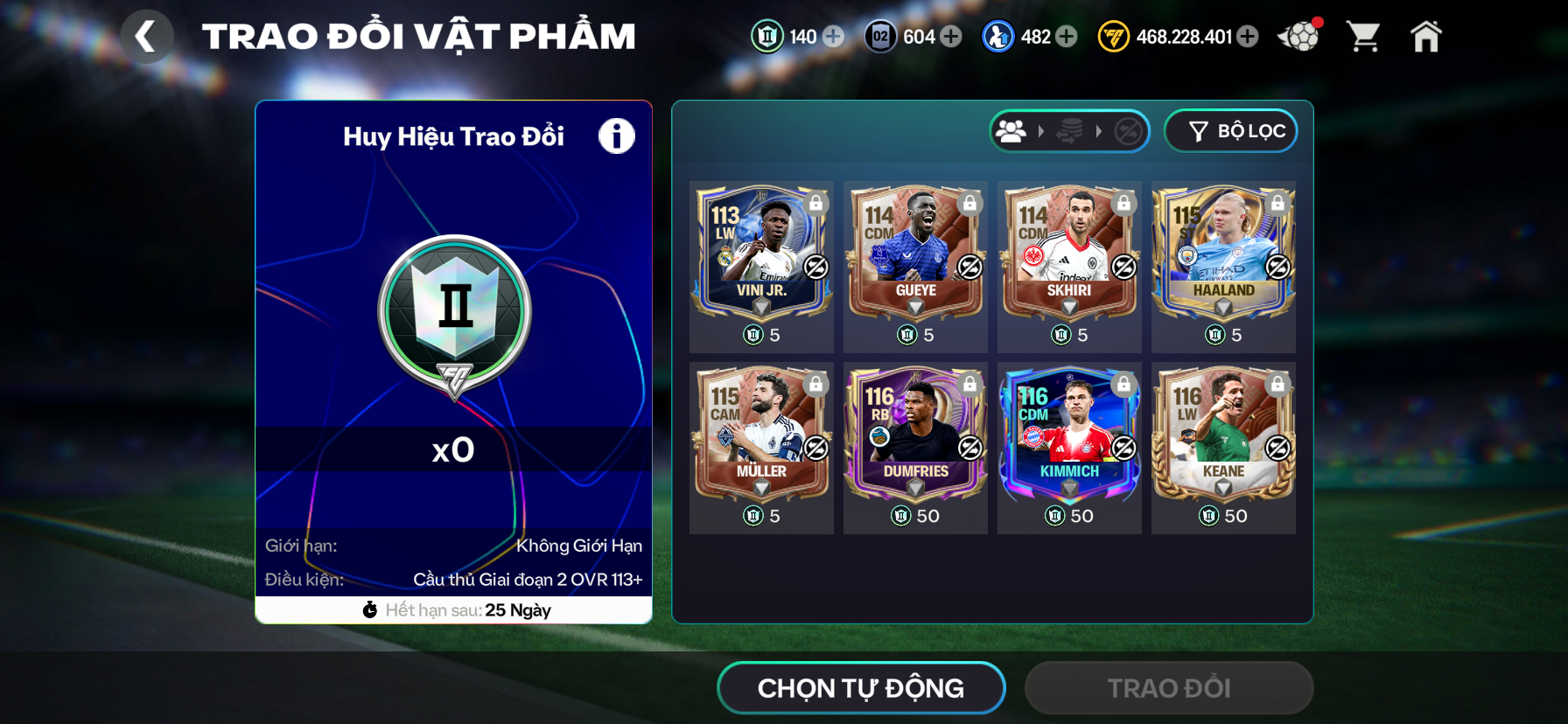1568x724 pixels.
Task: Select the Keane player card
Action: (x=1223, y=434)
